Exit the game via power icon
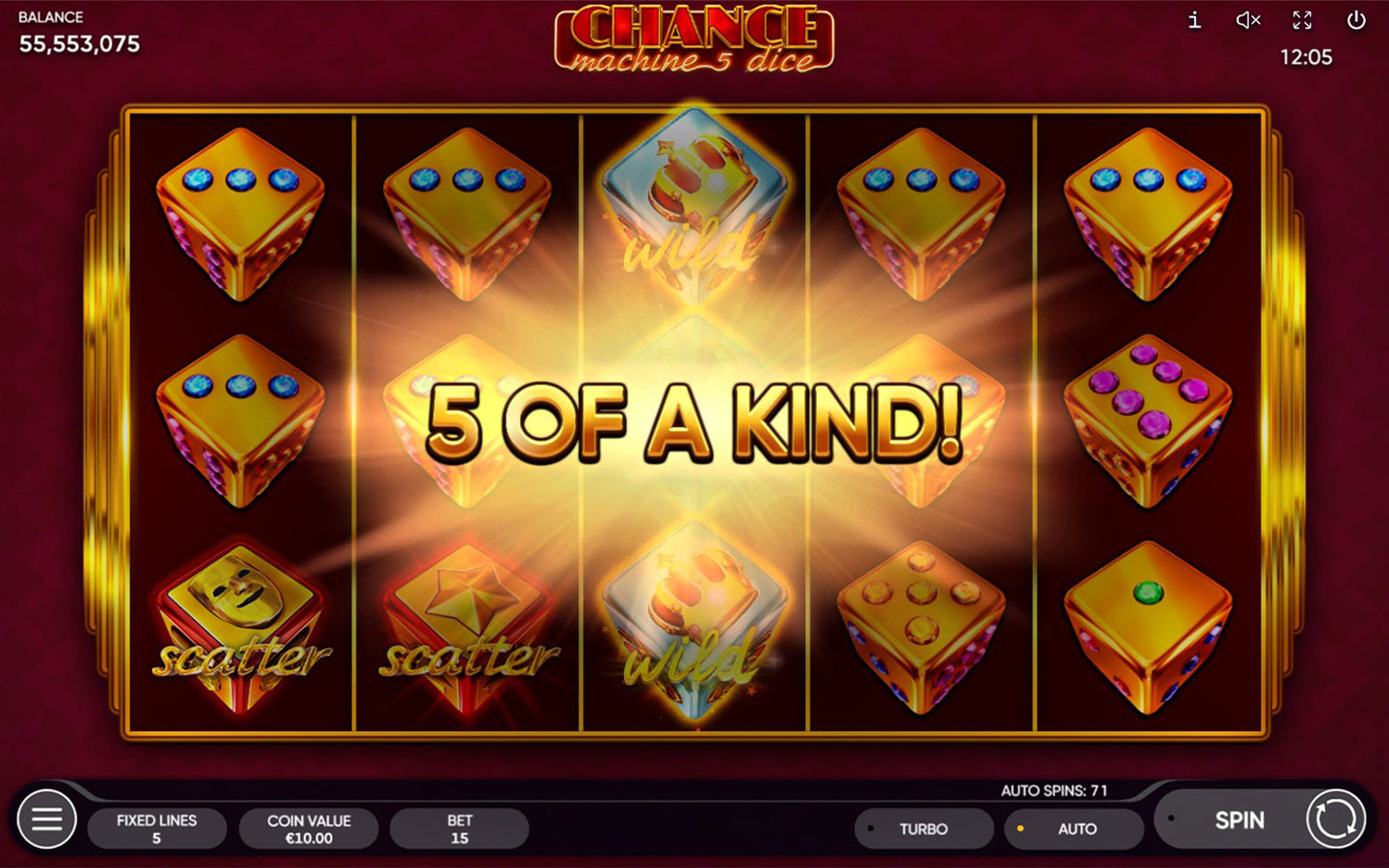The height and width of the screenshot is (868, 1389). click(1356, 20)
